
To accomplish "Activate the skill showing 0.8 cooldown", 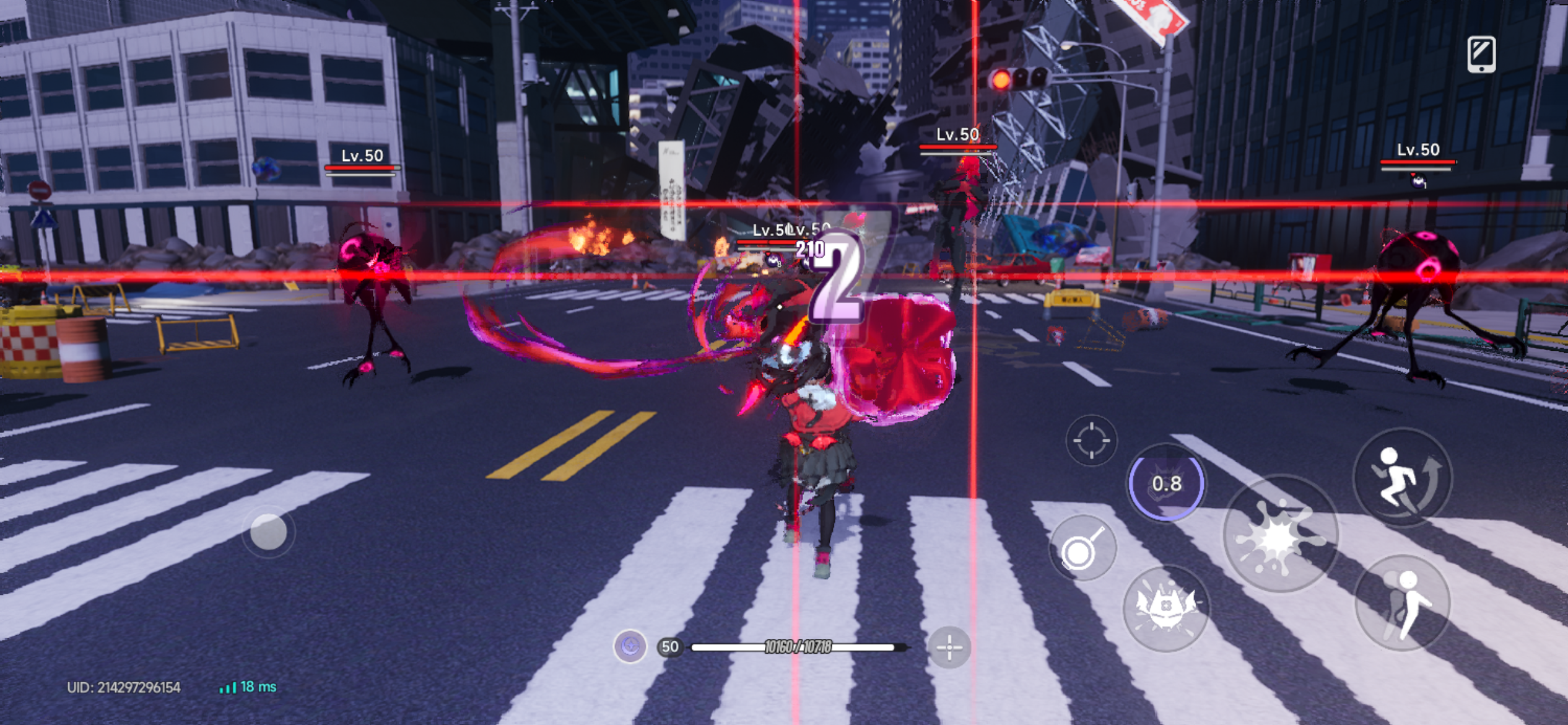I will coord(1166,483).
